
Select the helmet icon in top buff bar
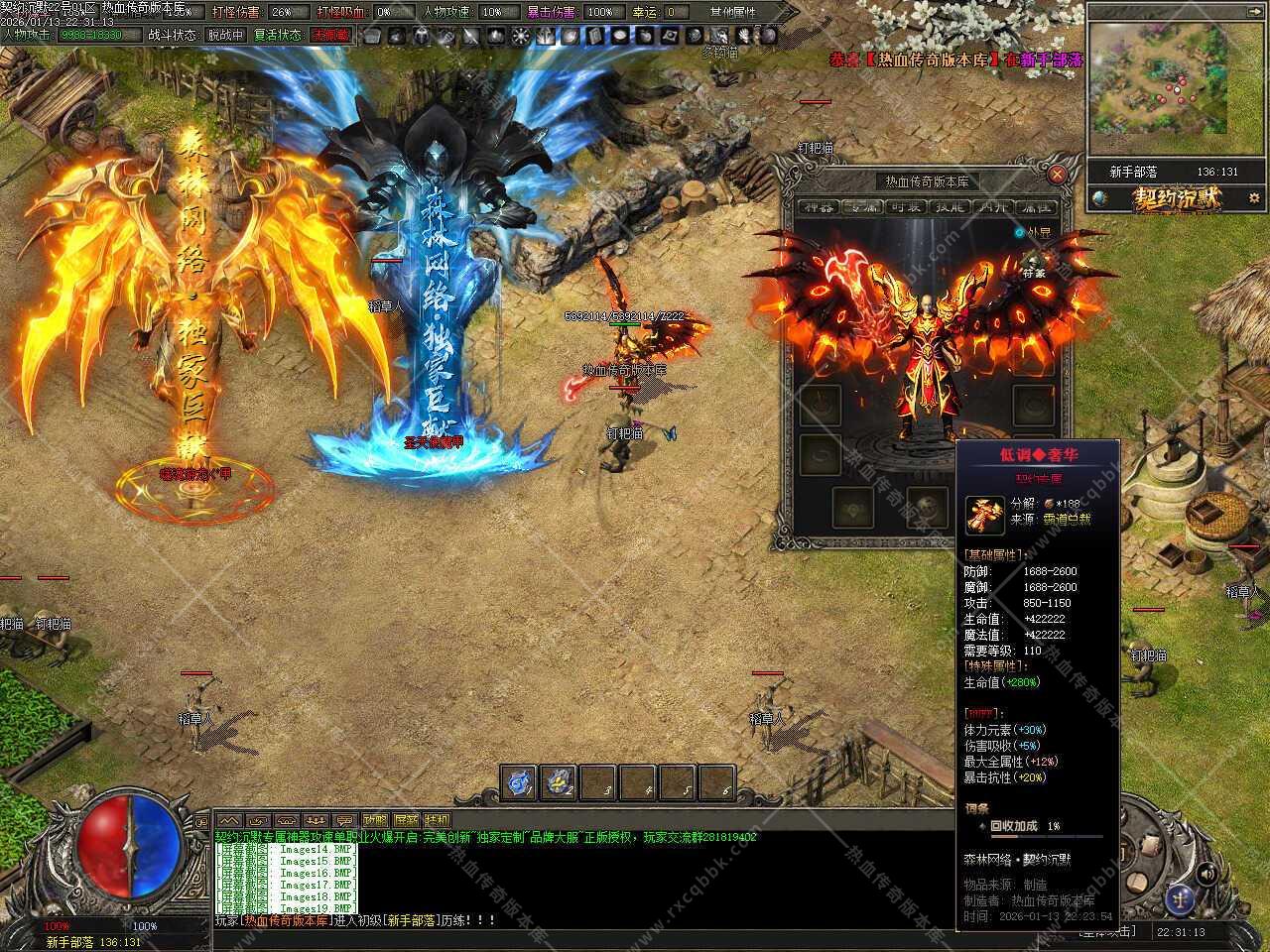[x=421, y=36]
